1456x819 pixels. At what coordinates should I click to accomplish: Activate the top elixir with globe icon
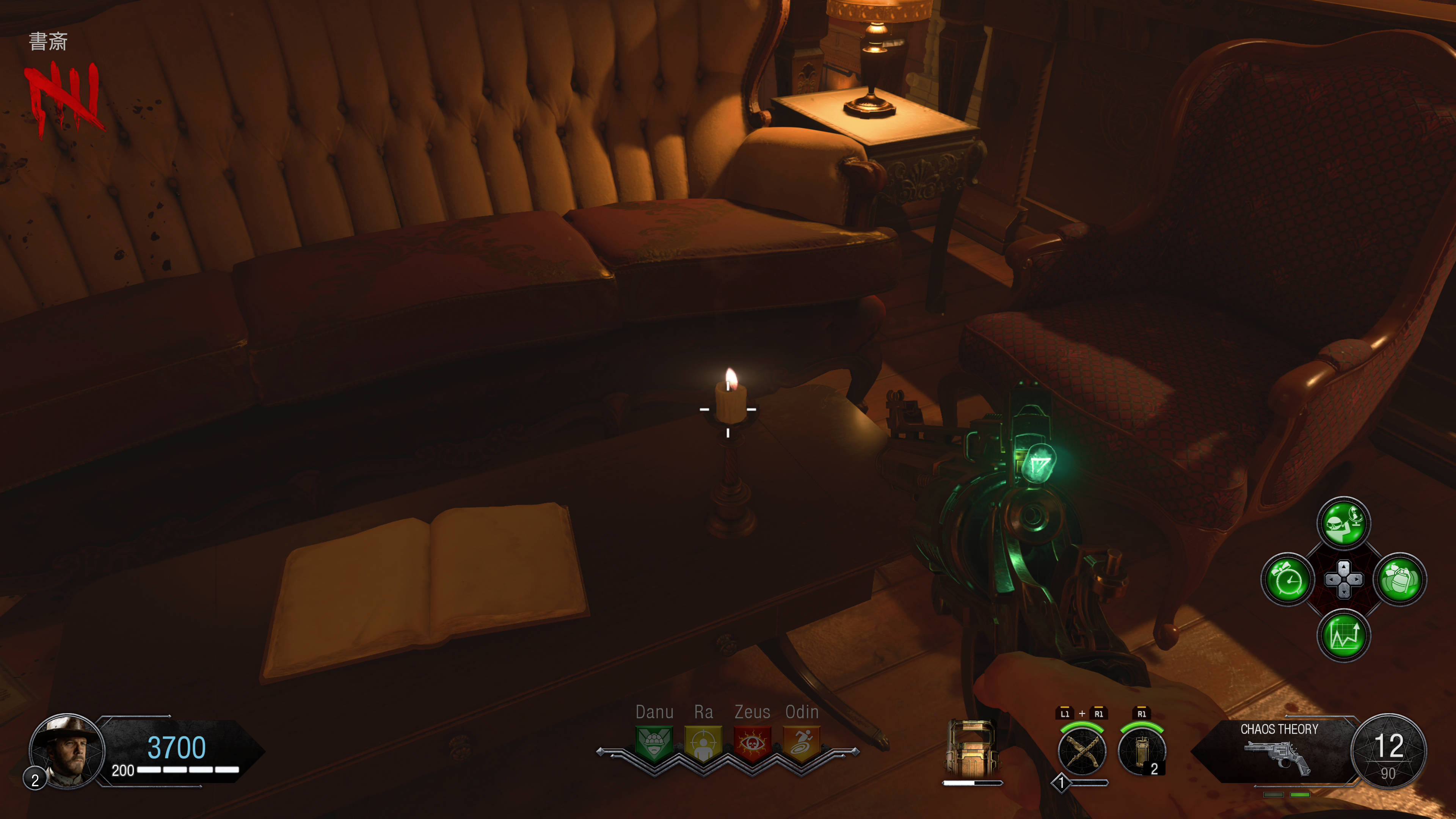click(1343, 523)
